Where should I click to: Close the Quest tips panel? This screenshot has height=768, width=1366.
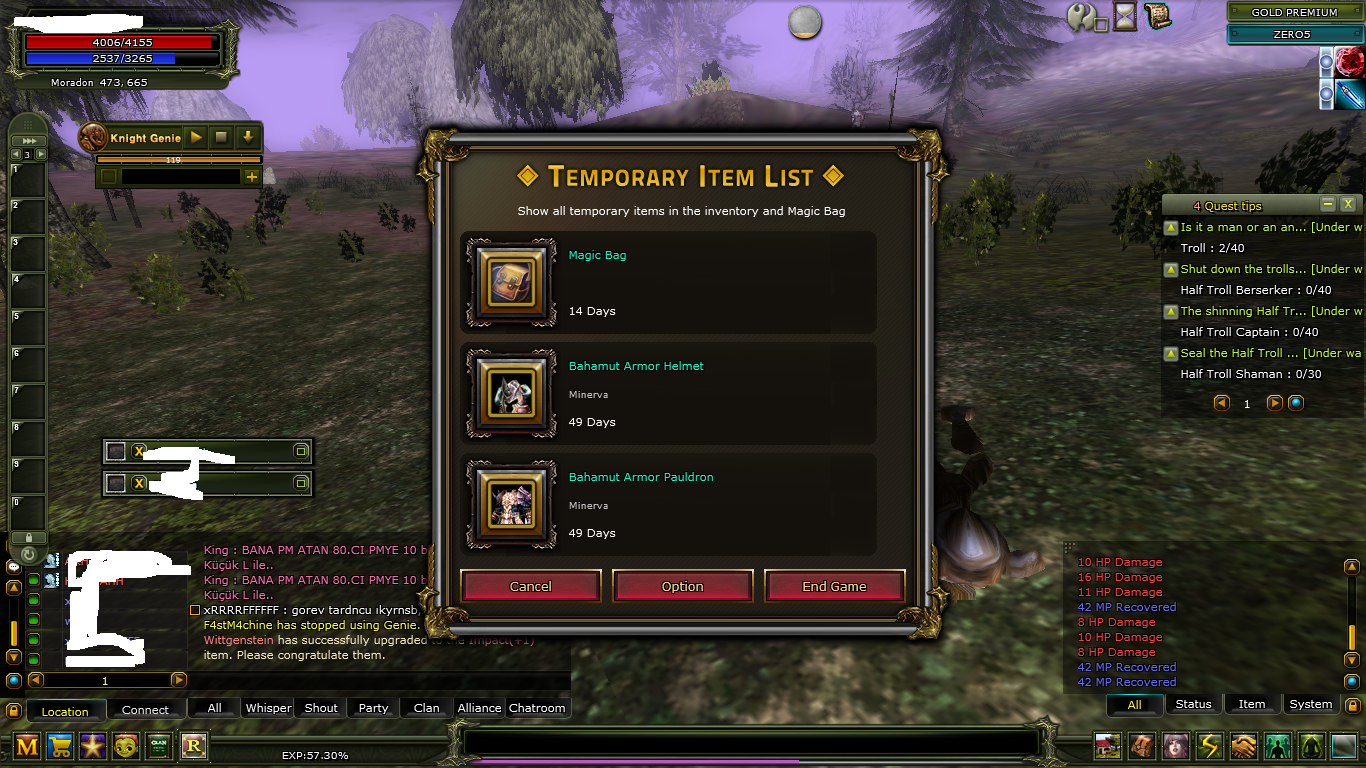[1348, 204]
